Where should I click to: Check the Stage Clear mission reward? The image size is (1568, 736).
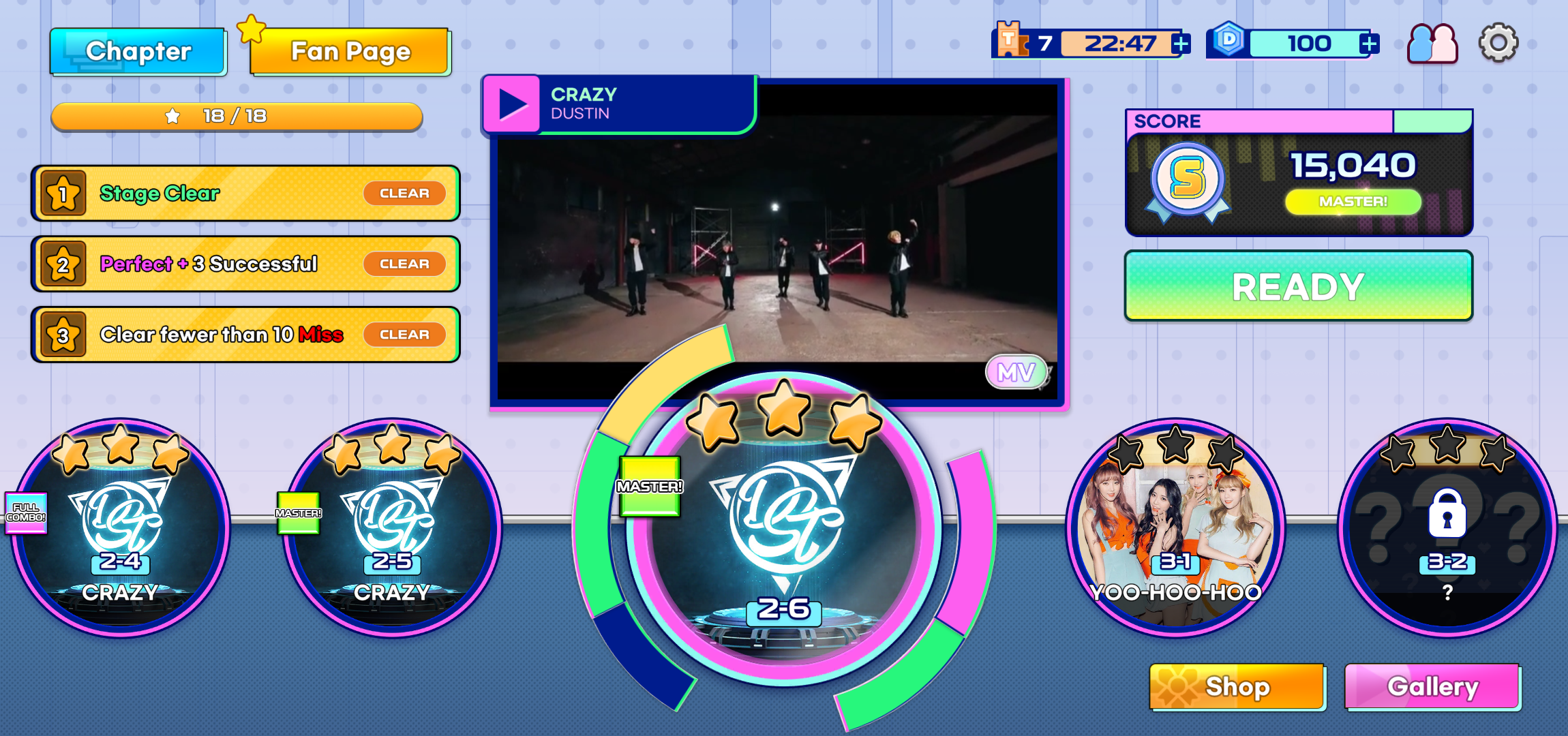(404, 193)
